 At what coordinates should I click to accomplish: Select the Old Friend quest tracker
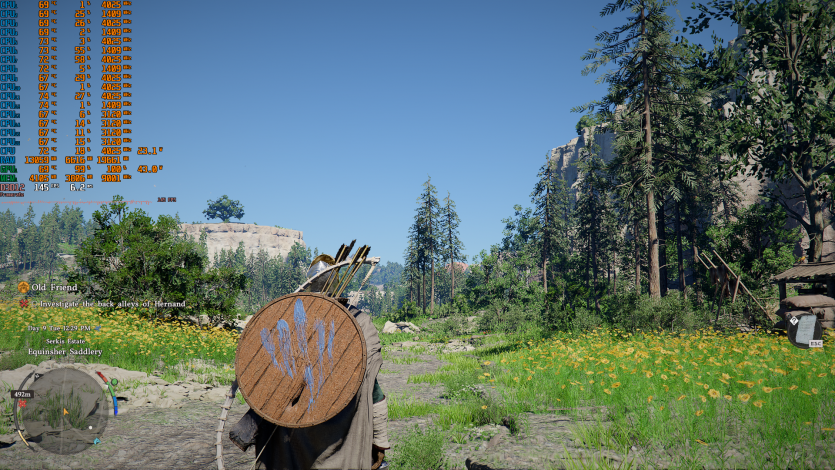53,287
